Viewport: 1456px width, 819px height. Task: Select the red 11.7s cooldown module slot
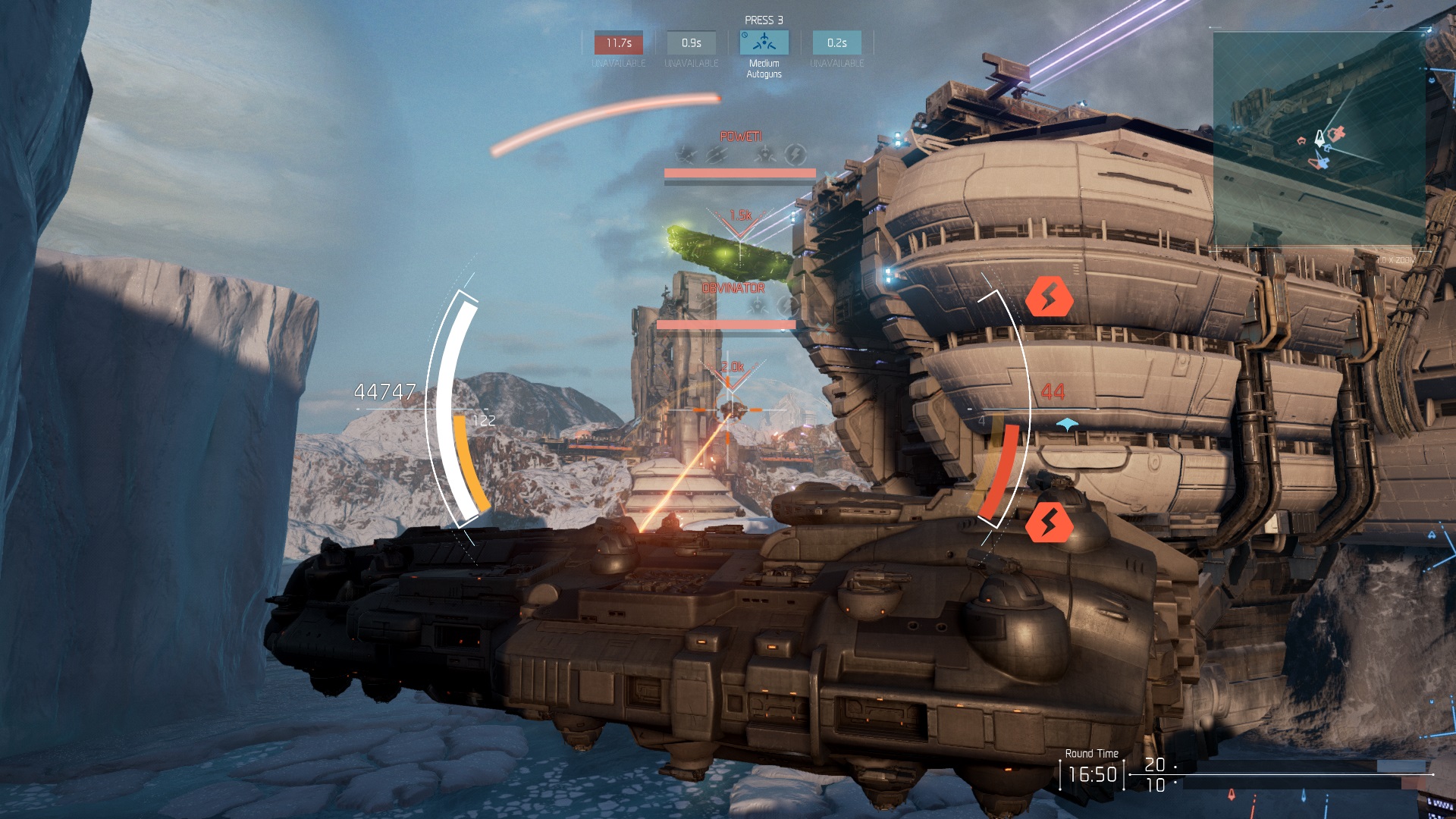pos(618,43)
